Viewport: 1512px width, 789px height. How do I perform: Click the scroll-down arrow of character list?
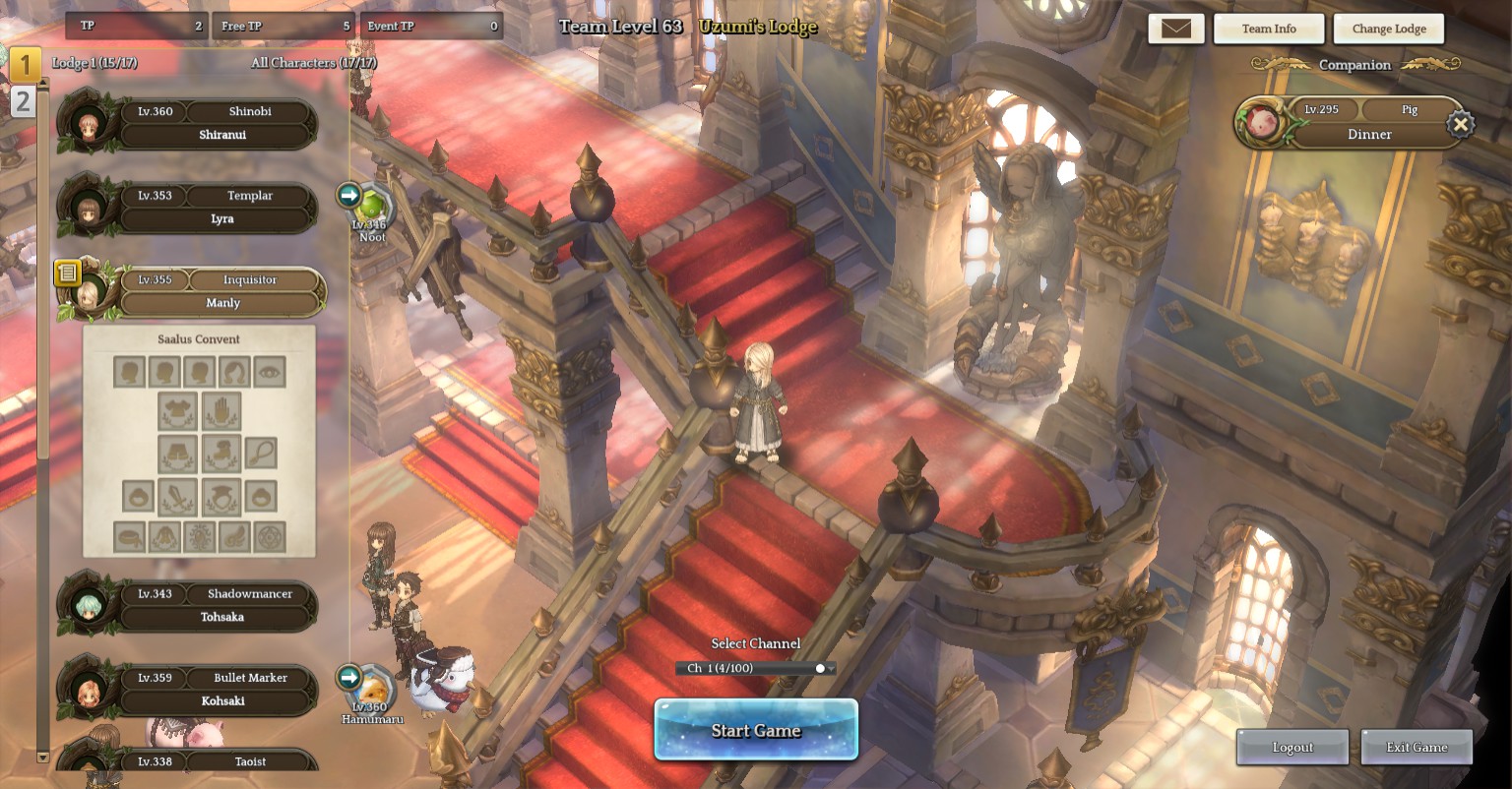[42, 757]
